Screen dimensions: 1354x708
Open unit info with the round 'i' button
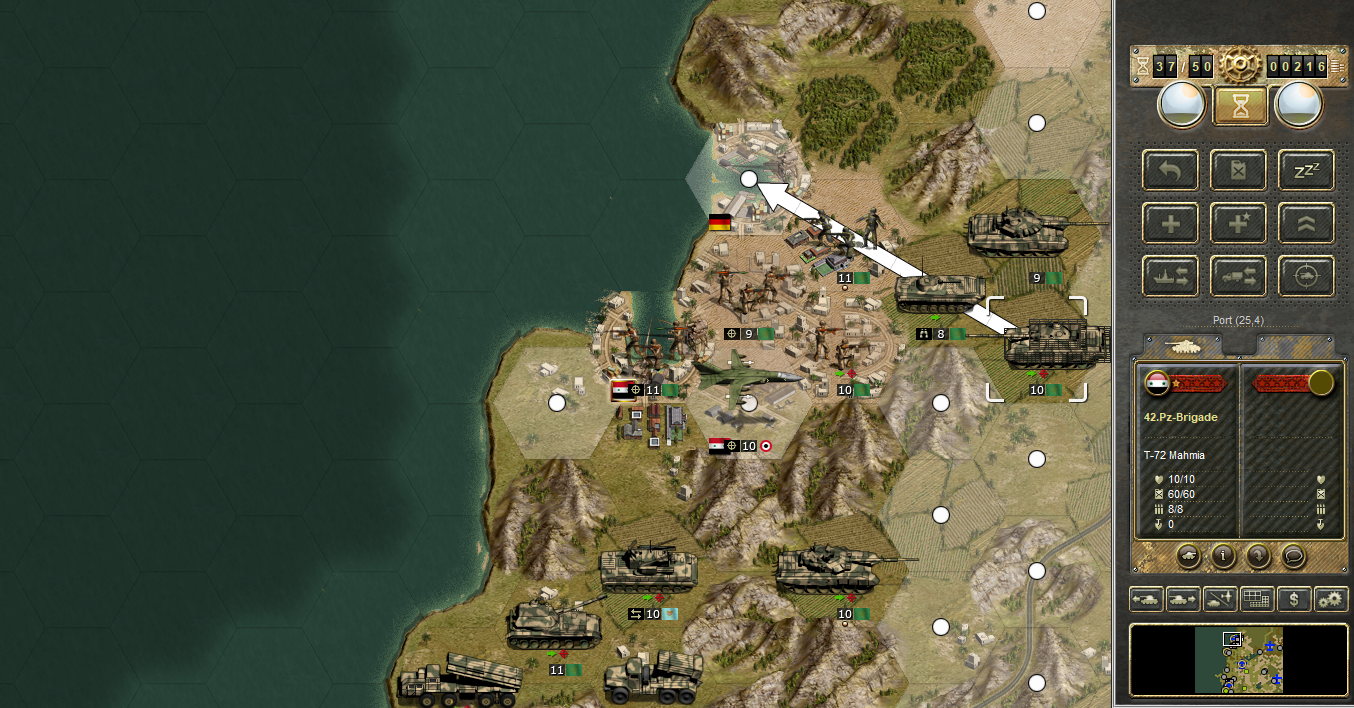[1223, 554]
